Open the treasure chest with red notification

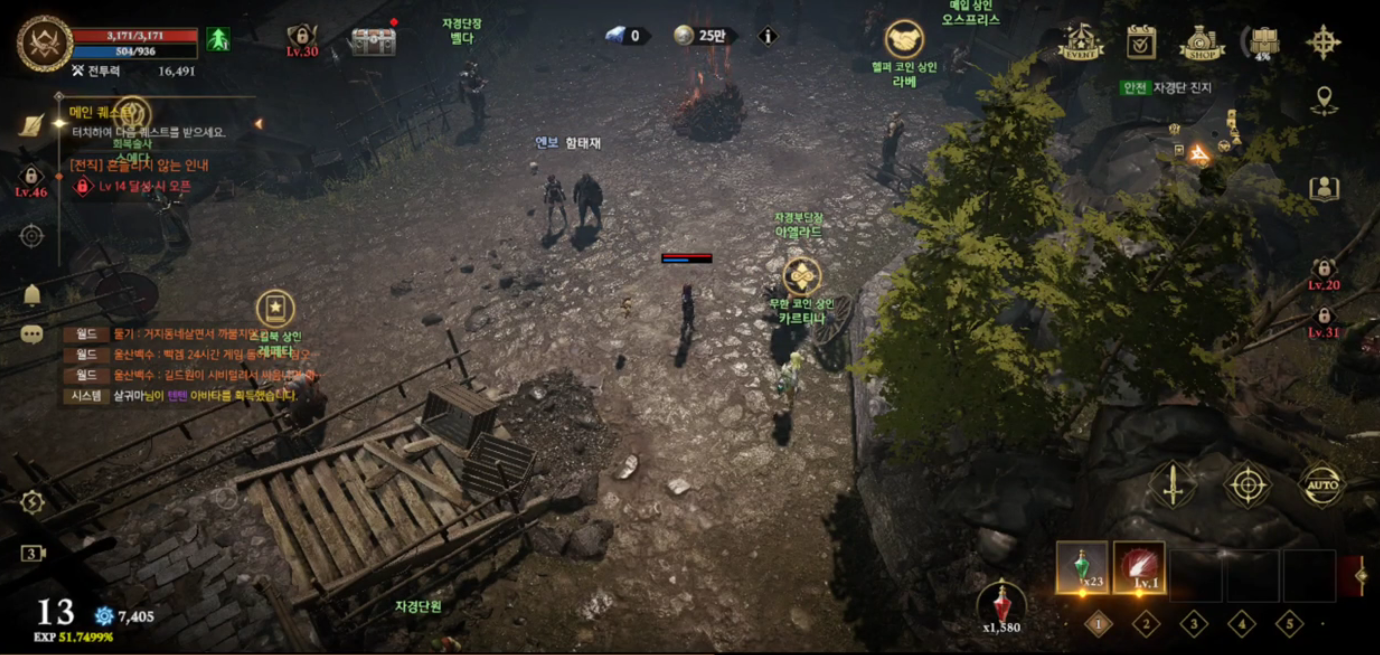coord(373,41)
